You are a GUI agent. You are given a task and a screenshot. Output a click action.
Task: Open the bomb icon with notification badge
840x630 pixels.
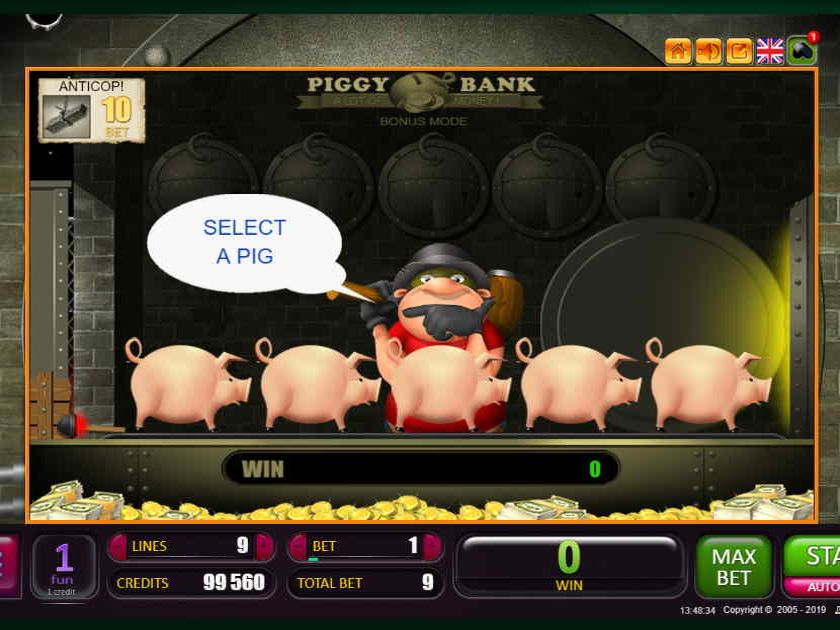801,50
